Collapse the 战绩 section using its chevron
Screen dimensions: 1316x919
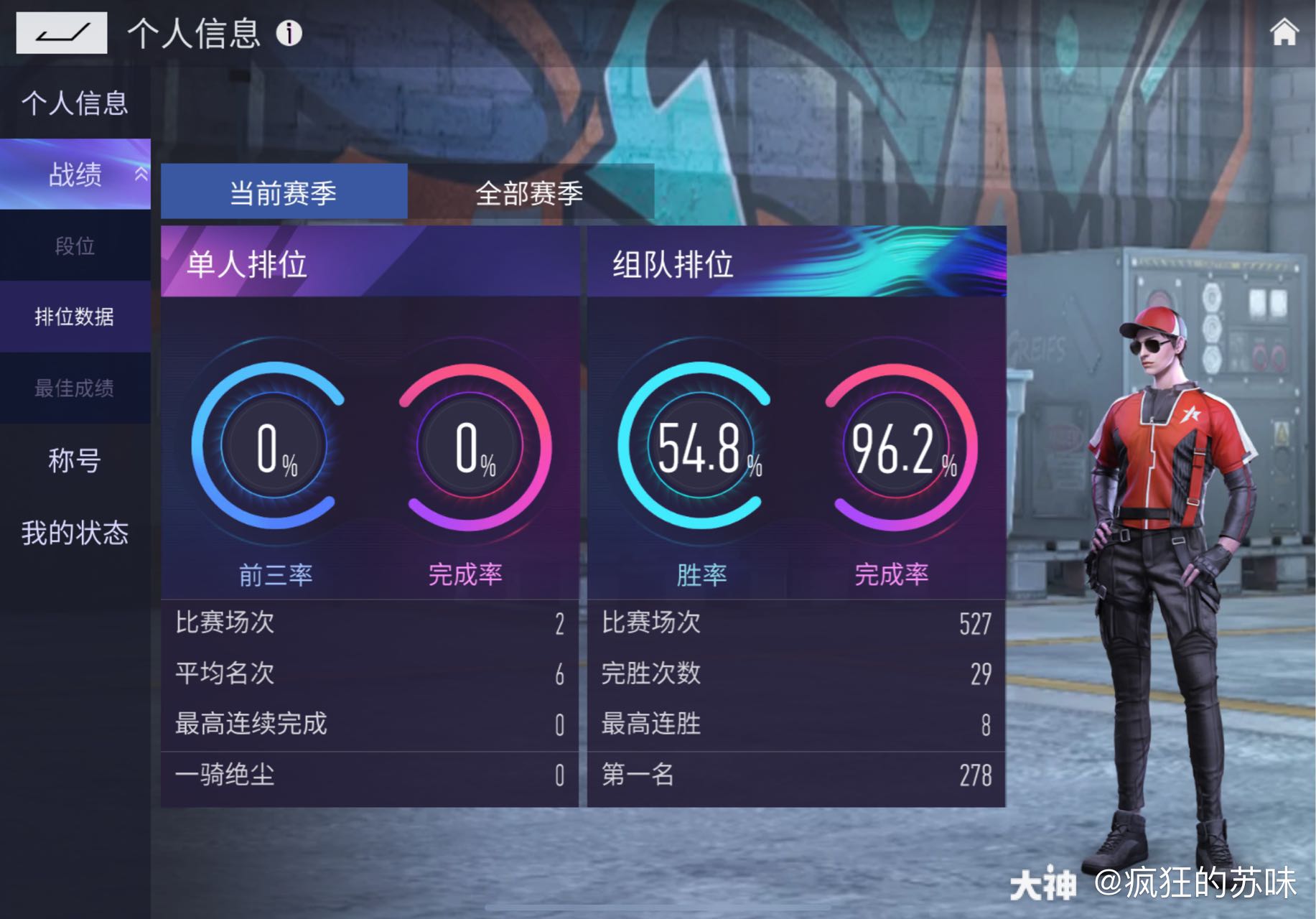pyautogui.click(x=141, y=174)
